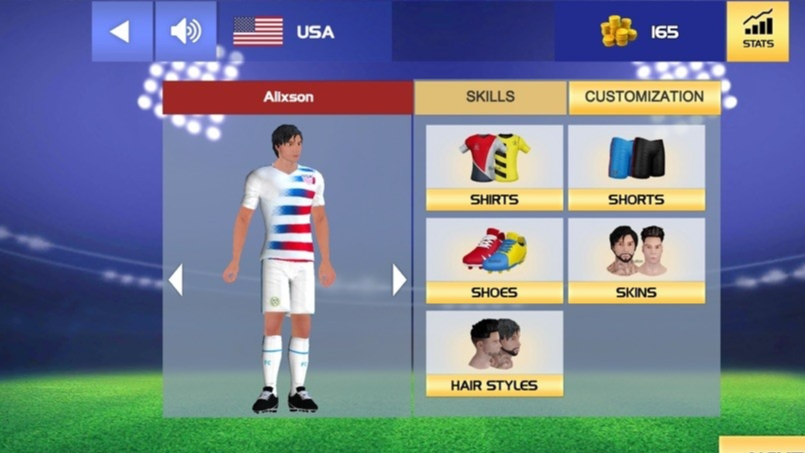The width and height of the screenshot is (805, 453).
Task: Switch to the Skills tab
Action: coord(490,97)
